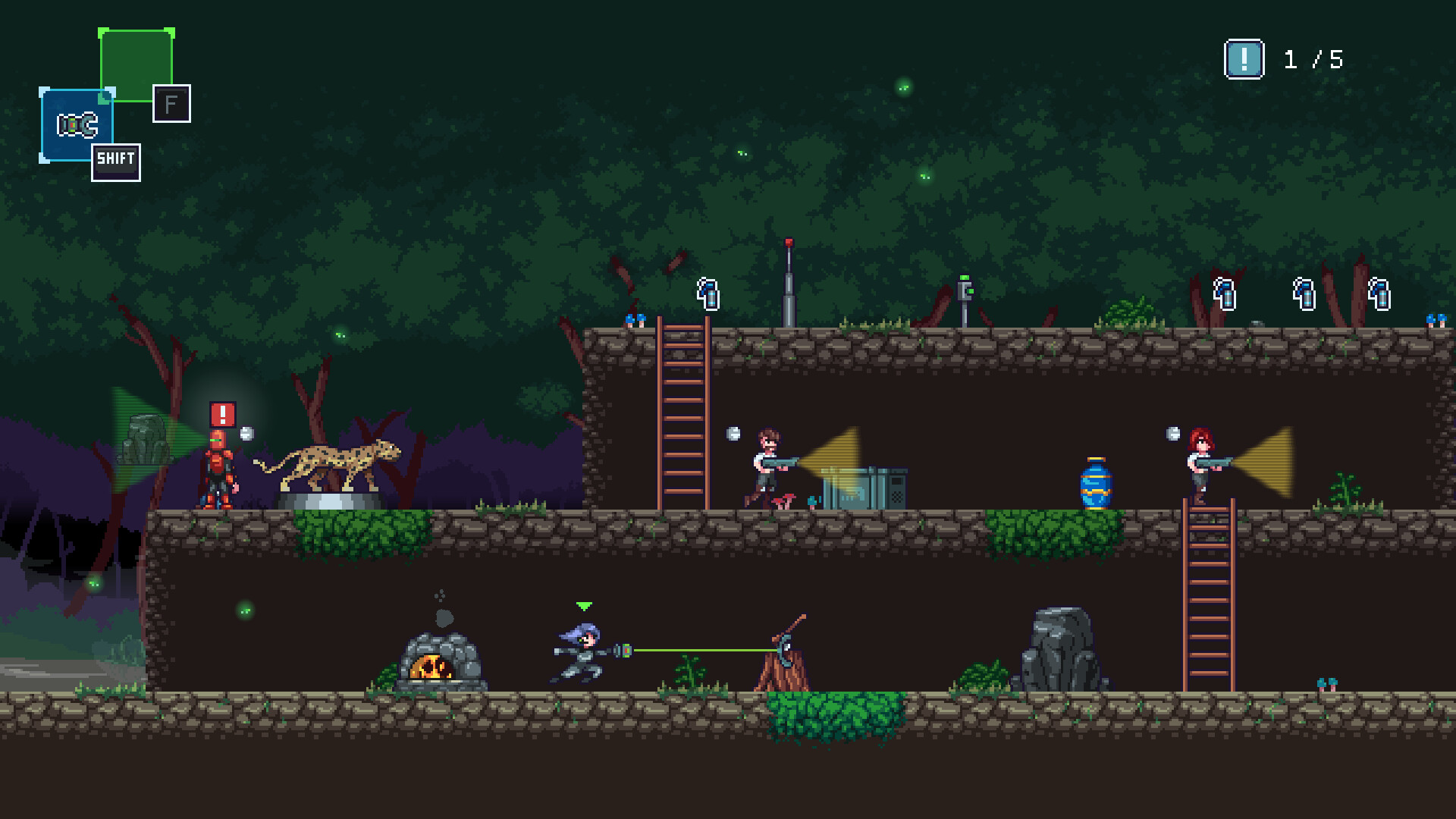Select the dart gun gadget icon
Viewport: 1456px width, 819px height.
coord(76,123)
